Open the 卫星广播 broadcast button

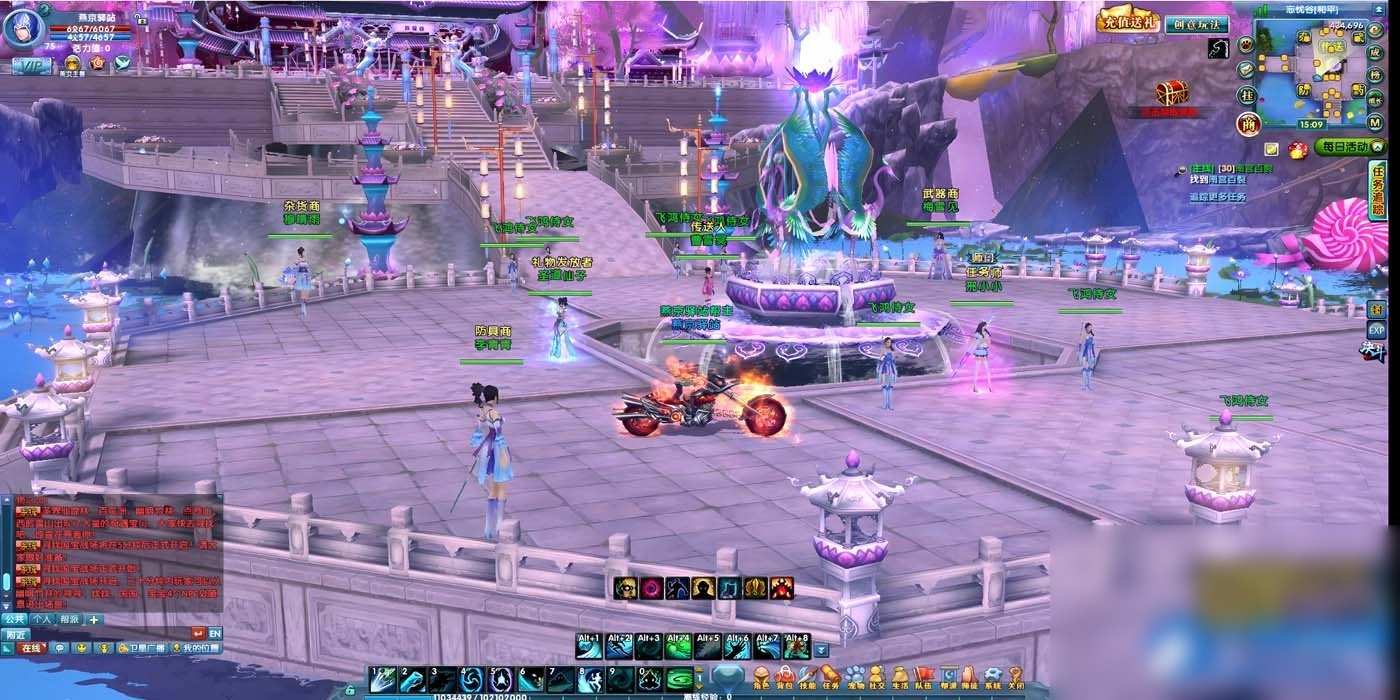[x=141, y=648]
